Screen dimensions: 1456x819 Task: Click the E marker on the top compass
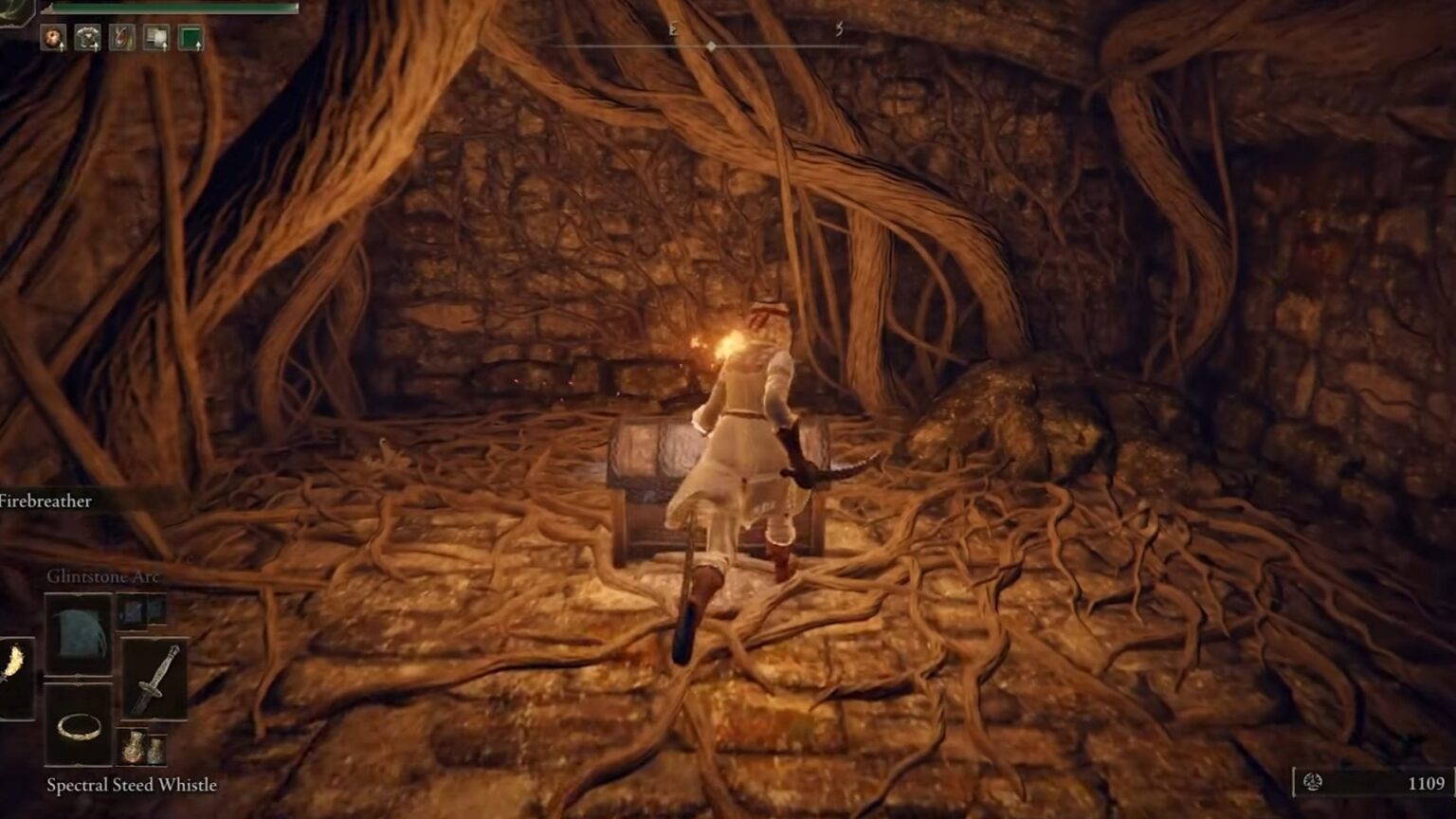[673, 28]
